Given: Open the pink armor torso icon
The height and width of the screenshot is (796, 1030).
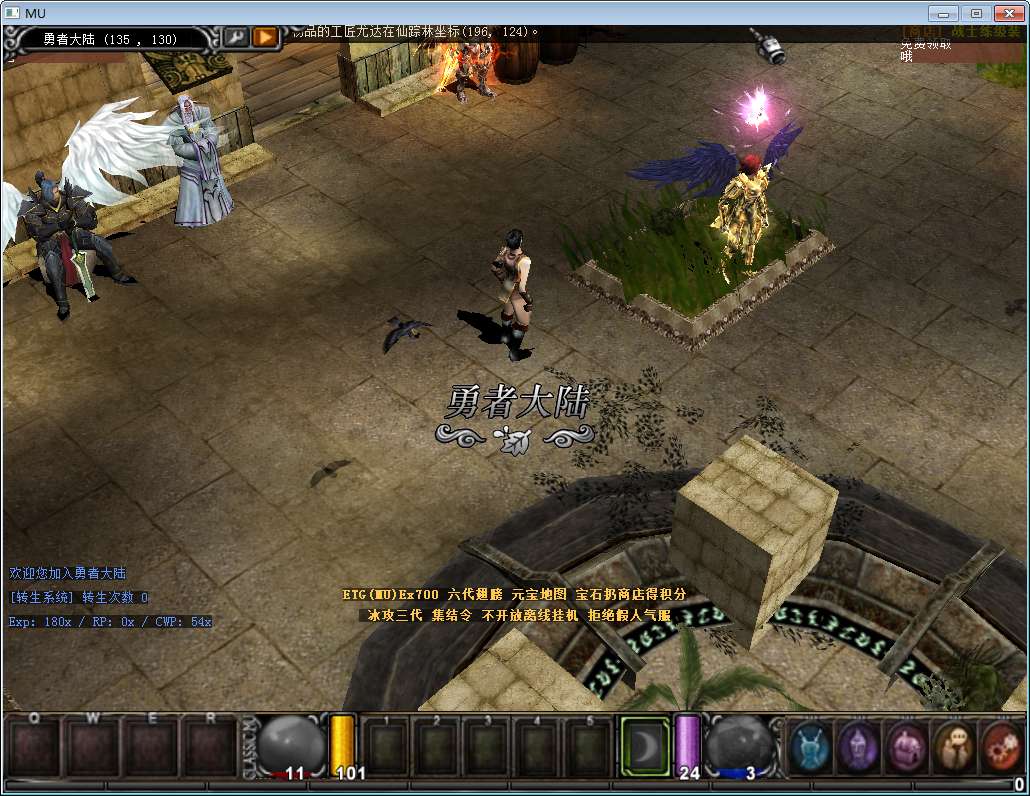Looking at the screenshot, I should coord(906,745).
